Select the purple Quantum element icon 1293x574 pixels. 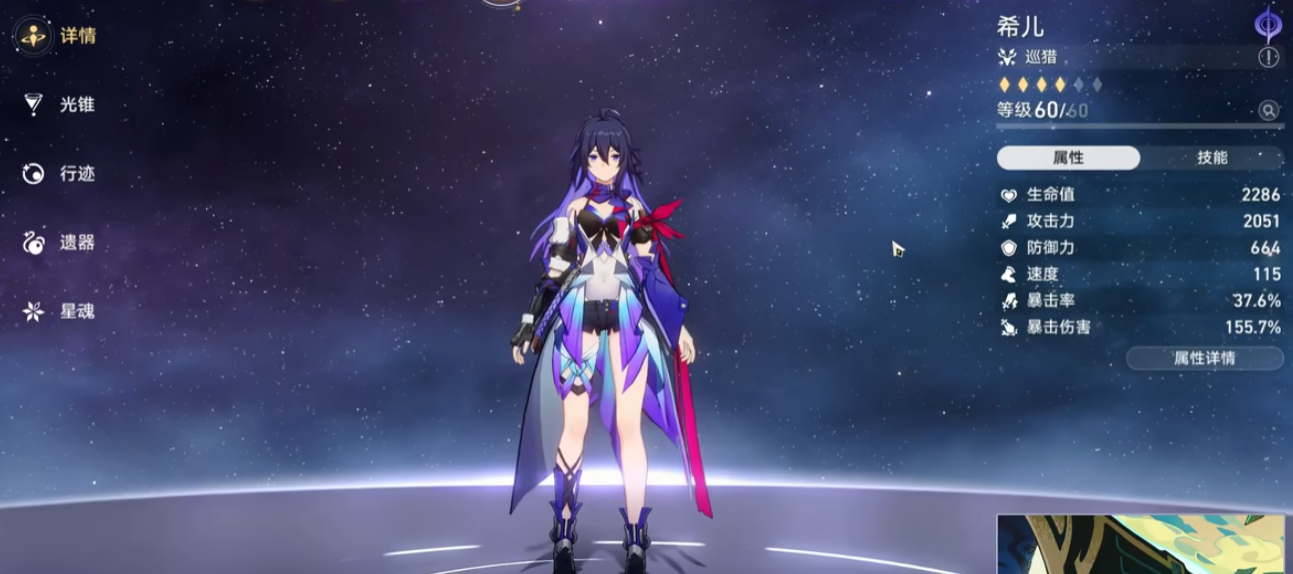[1268, 24]
